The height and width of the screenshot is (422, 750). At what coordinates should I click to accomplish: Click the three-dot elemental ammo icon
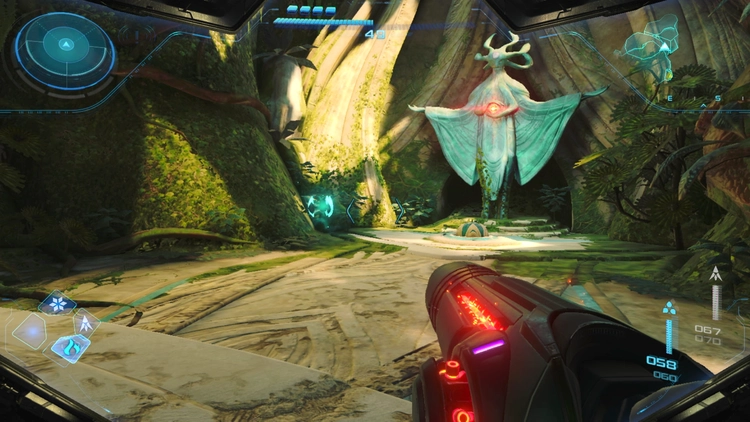tap(668, 309)
